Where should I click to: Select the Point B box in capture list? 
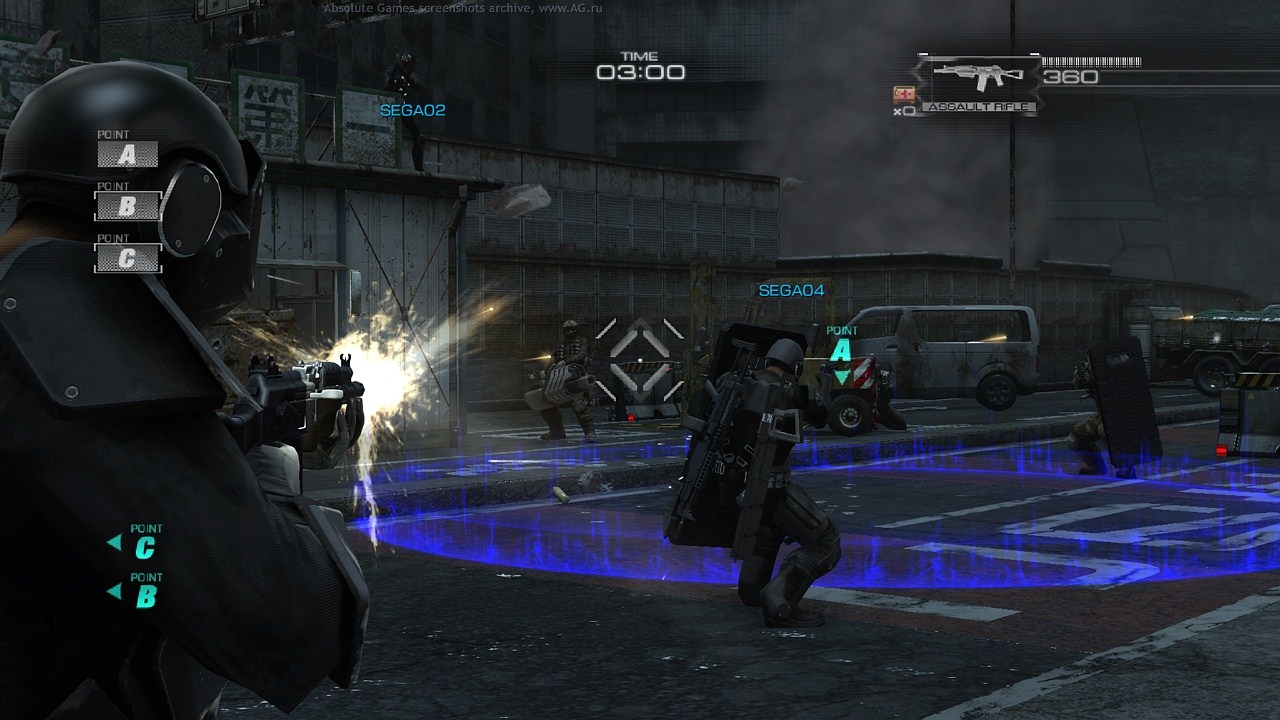pos(127,206)
